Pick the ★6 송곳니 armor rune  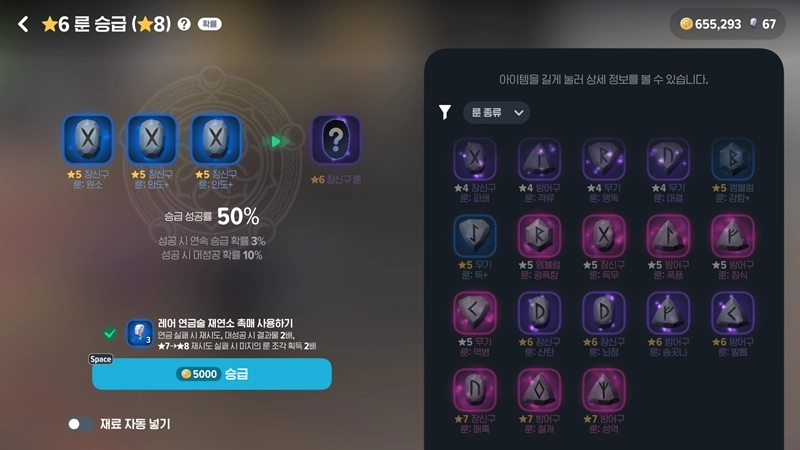click(x=668, y=314)
